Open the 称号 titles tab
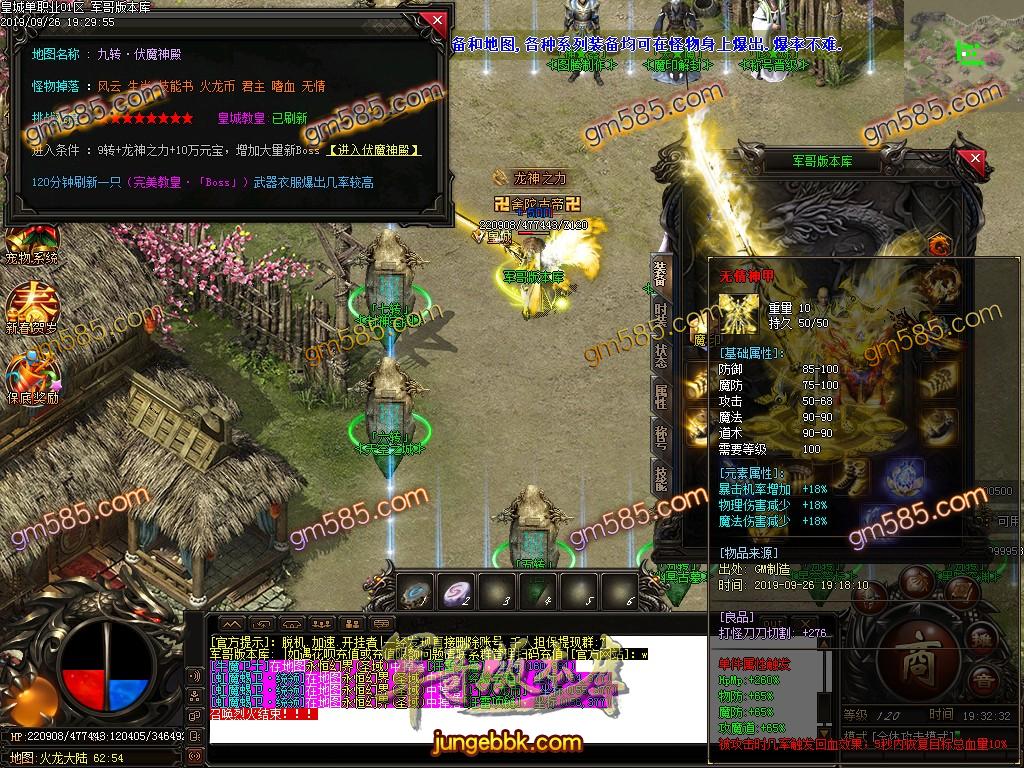This screenshot has height=768, width=1024. pyautogui.click(x=661, y=435)
